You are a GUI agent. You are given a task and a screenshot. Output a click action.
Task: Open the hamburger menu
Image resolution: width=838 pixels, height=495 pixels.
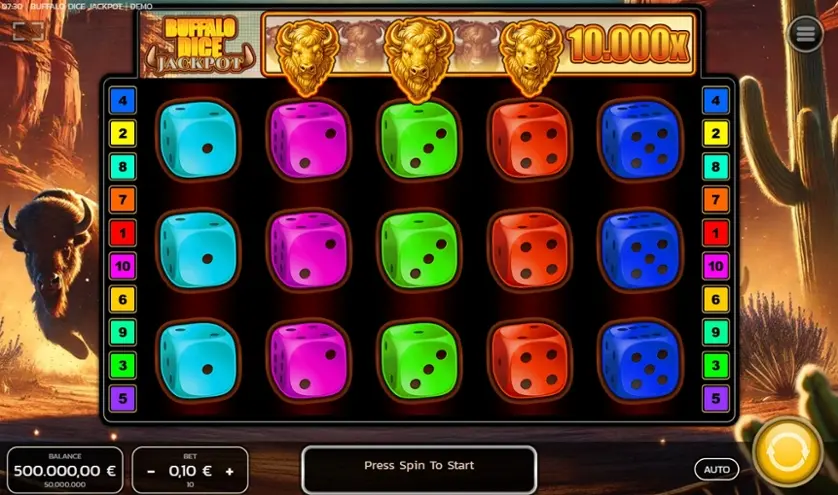point(805,34)
